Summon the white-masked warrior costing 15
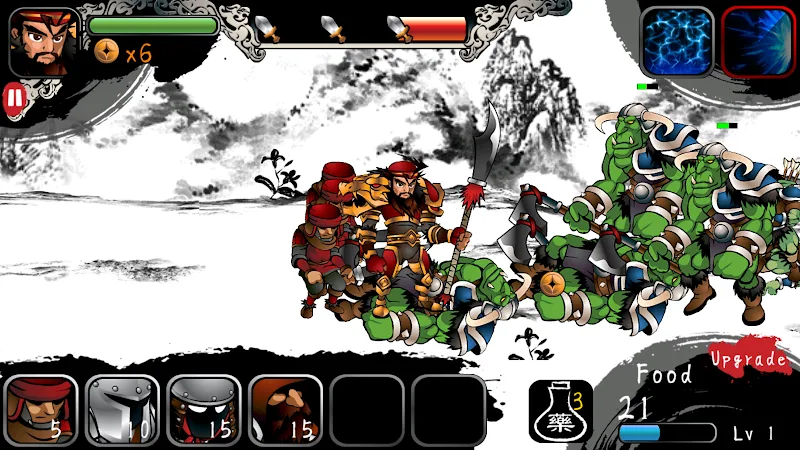This screenshot has height=450, width=800. 204,410
